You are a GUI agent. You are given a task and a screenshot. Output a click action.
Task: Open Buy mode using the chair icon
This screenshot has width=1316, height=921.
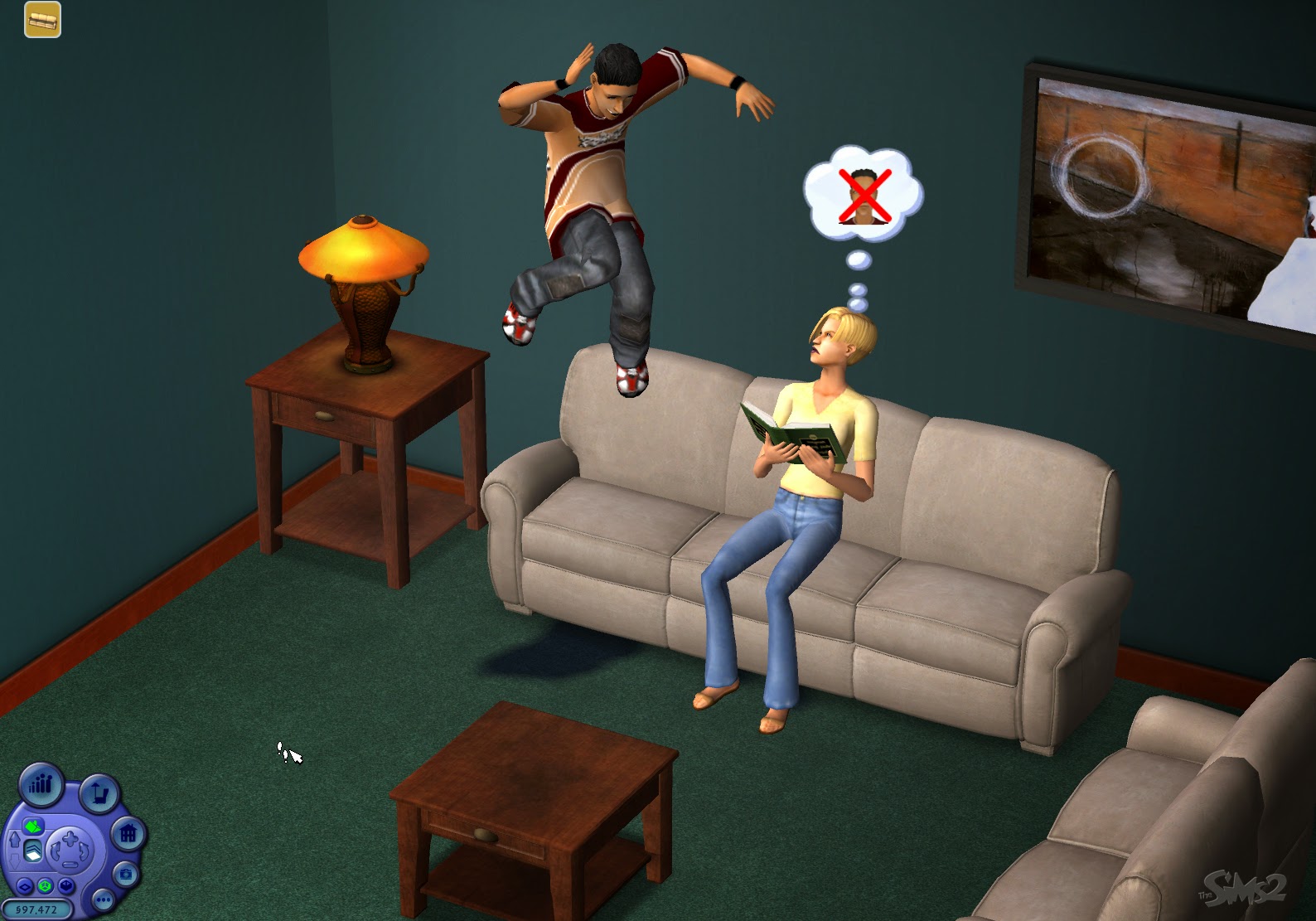pyautogui.click(x=99, y=794)
